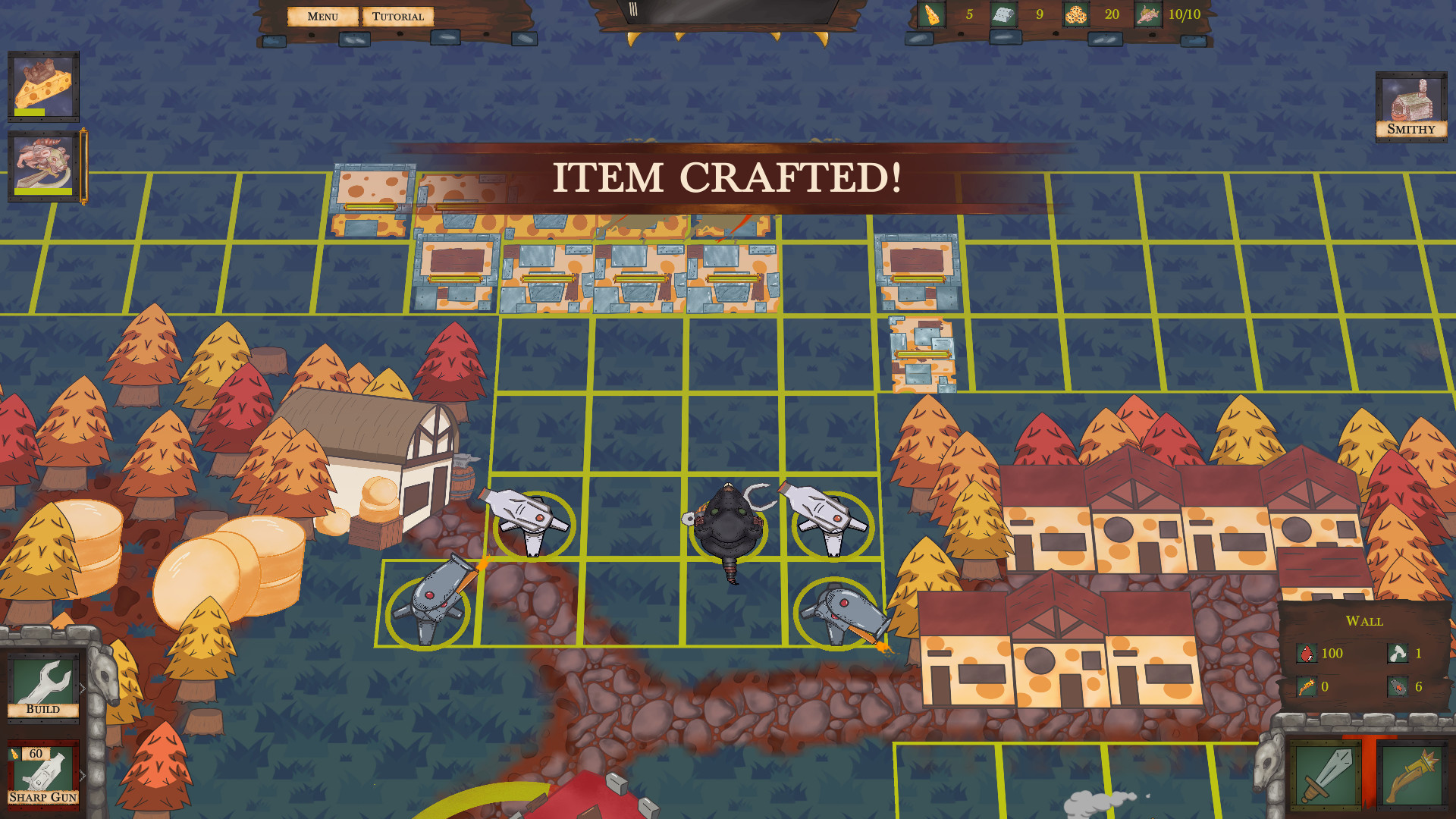
Task: Expand the arrow beside the Build panel
Action: [83, 686]
